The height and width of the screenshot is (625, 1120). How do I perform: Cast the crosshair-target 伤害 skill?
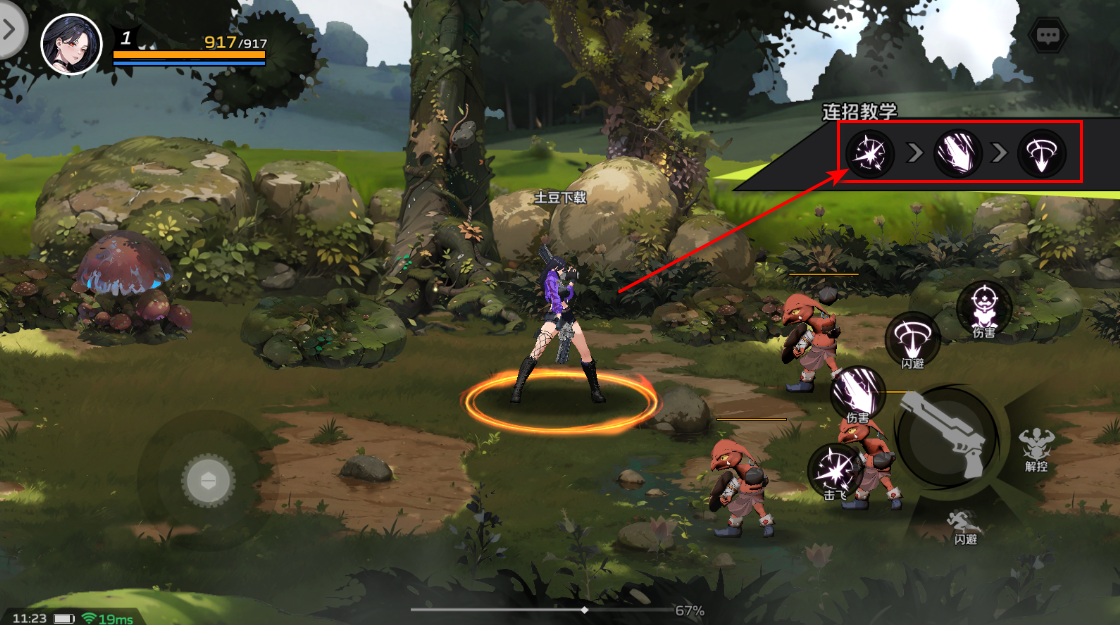click(984, 305)
